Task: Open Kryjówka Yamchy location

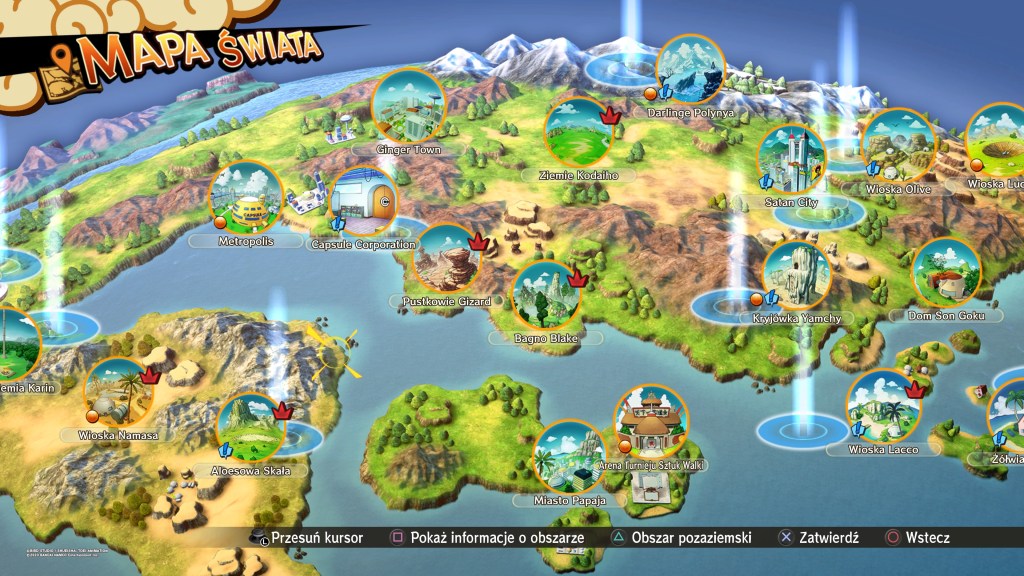Action: pyautogui.click(x=797, y=275)
